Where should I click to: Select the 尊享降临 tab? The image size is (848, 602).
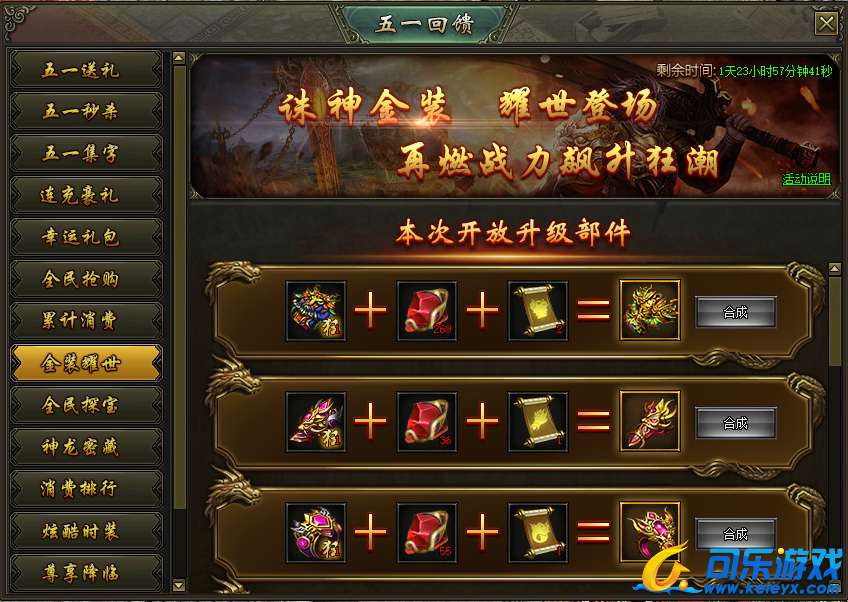pos(86,573)
